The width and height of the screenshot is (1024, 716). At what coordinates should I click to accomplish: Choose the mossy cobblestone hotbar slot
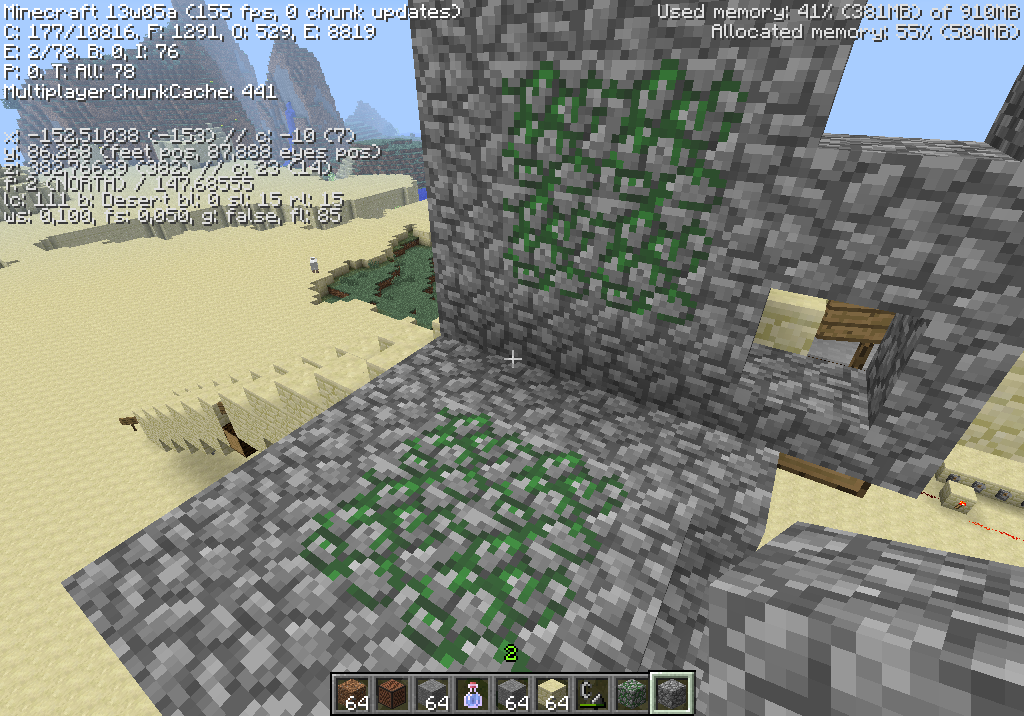(x=632, y=692)
